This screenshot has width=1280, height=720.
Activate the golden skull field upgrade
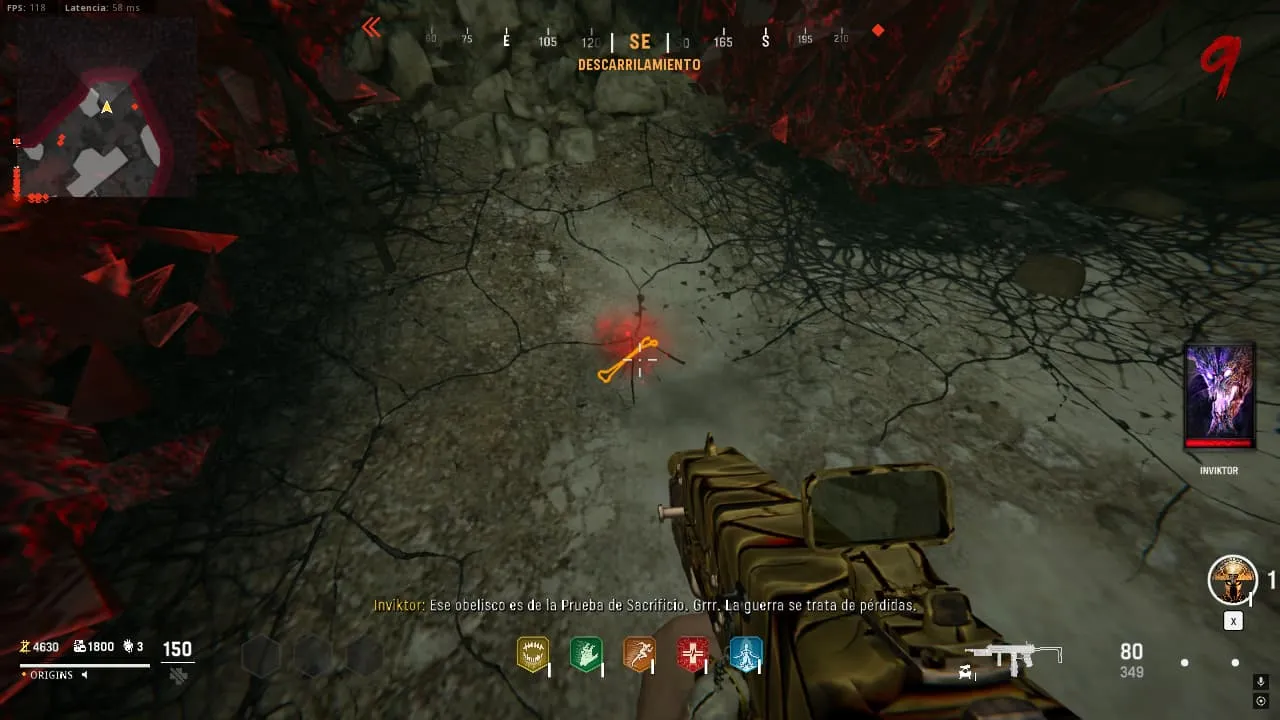pyautogui.click(x=1232, y=580)
